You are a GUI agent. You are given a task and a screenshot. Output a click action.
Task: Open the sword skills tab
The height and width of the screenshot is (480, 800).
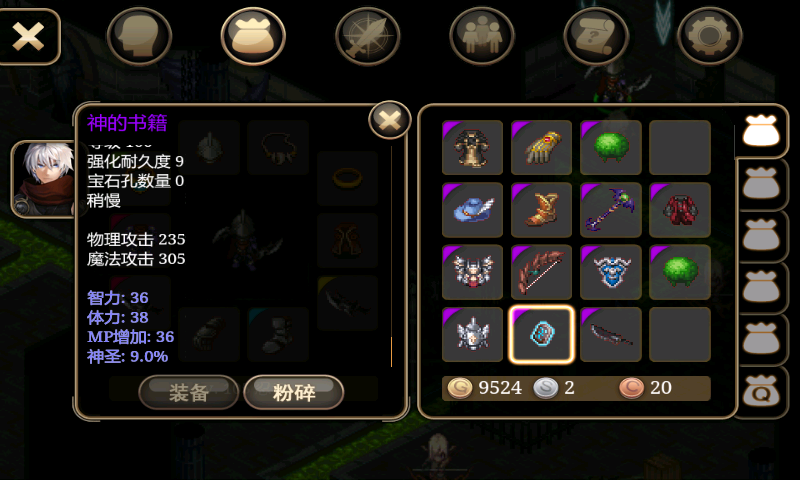[x=367, y=36]
